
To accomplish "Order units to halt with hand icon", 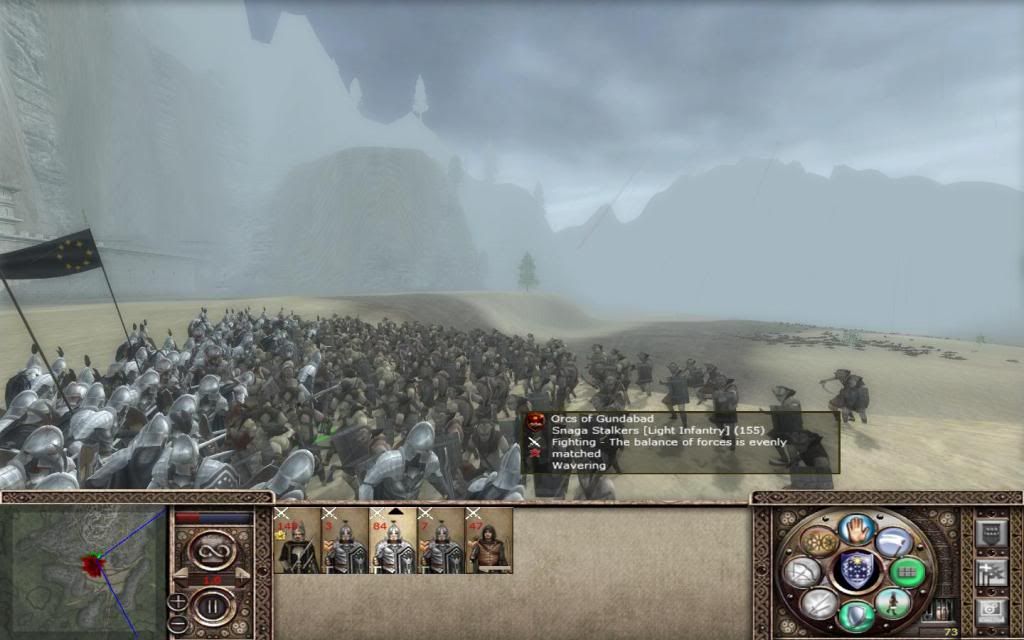I will [x=857, y=530].
